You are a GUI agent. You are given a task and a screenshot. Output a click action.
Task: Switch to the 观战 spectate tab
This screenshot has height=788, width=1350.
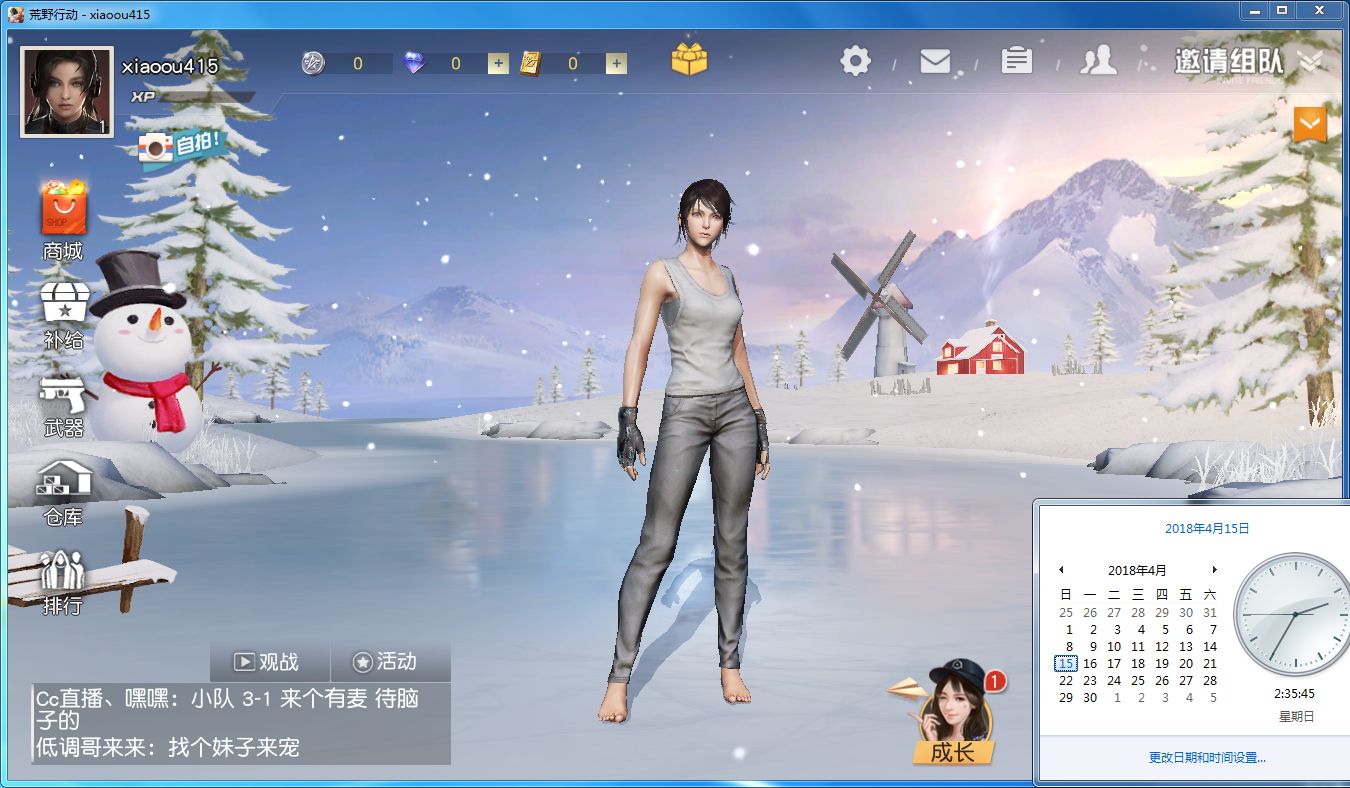click(x=270, y=662)
